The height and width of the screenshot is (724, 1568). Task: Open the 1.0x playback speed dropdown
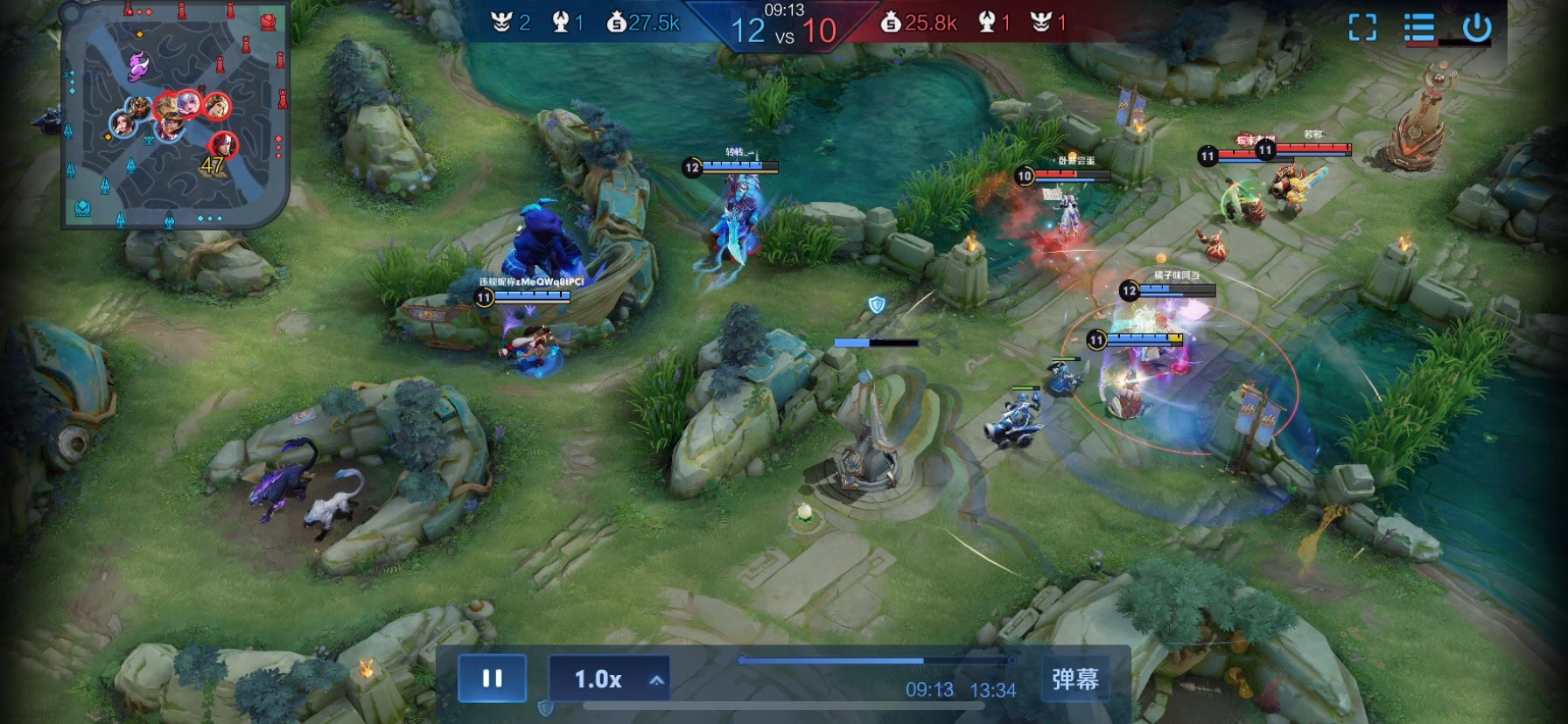click(609, 679)
